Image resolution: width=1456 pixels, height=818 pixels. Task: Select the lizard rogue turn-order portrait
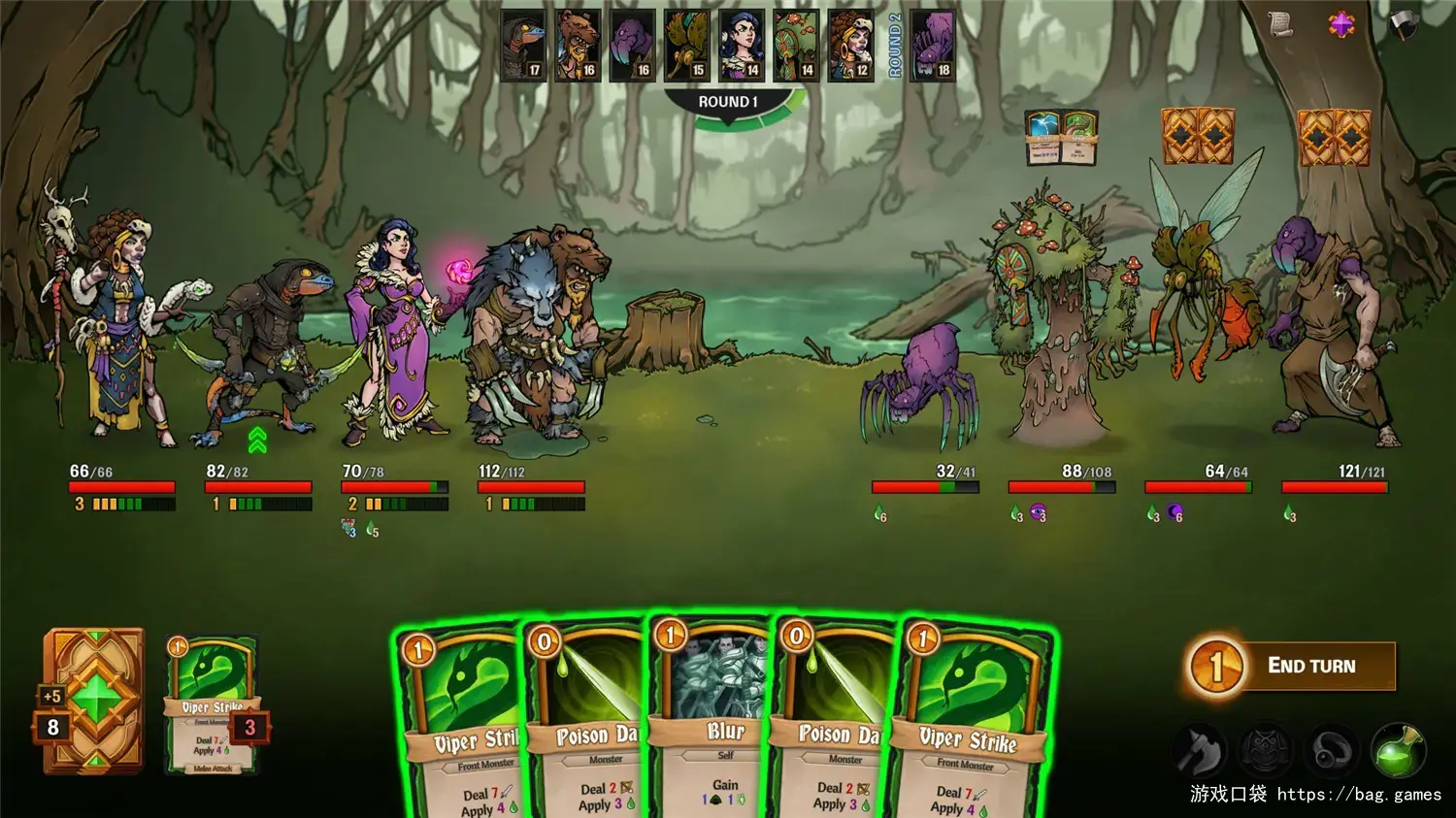(523, 46)
